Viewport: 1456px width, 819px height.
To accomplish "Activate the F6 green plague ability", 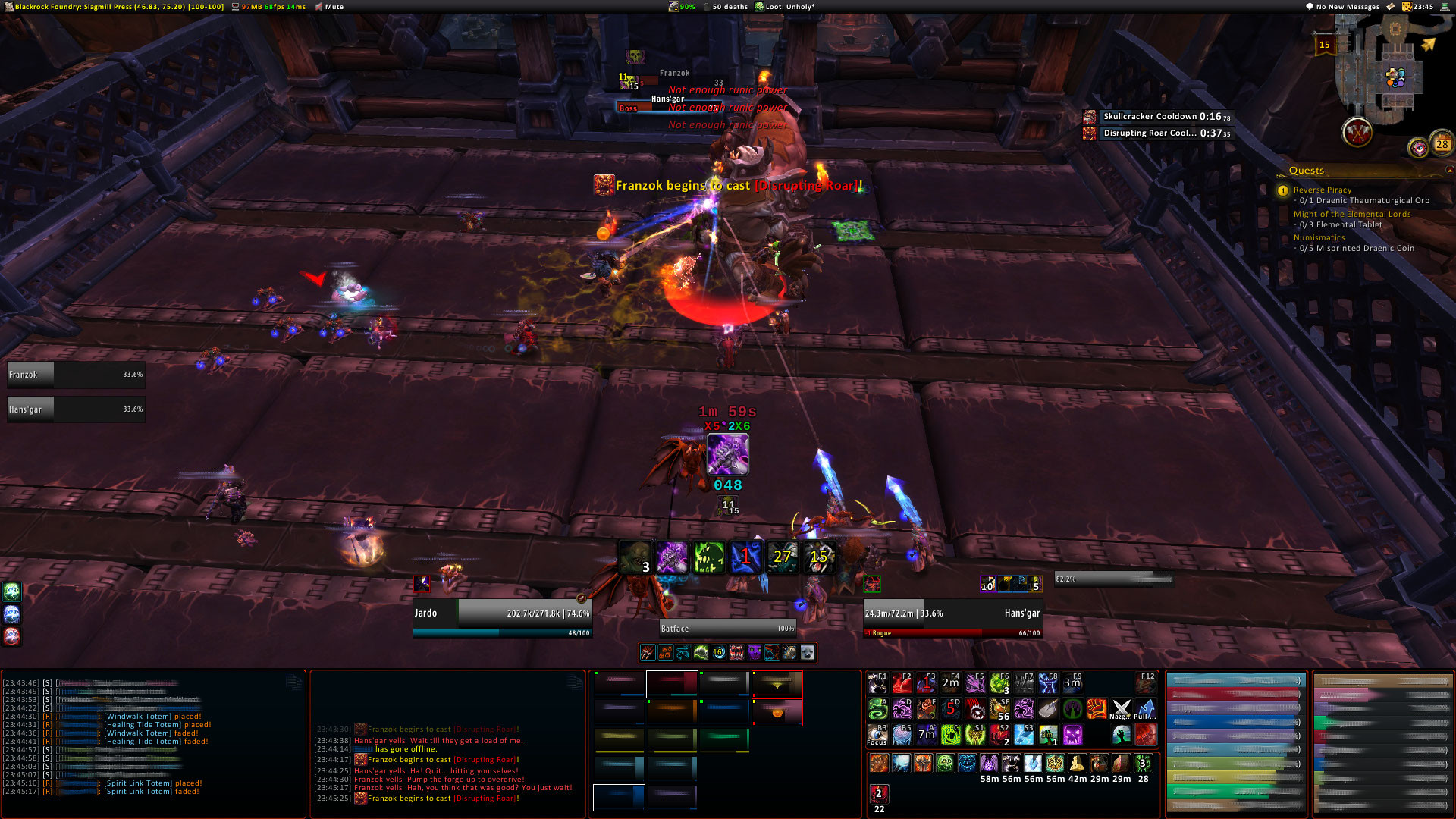I will [999, 684].
